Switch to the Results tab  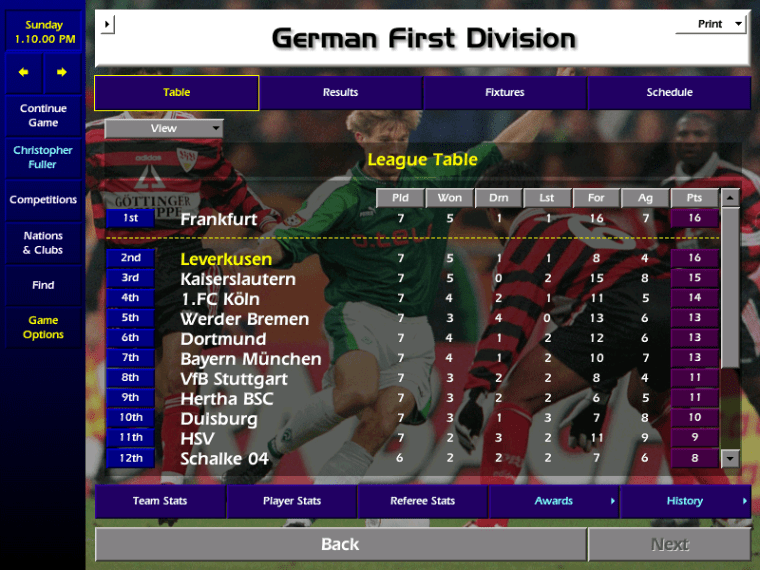[x=340, y=92]
